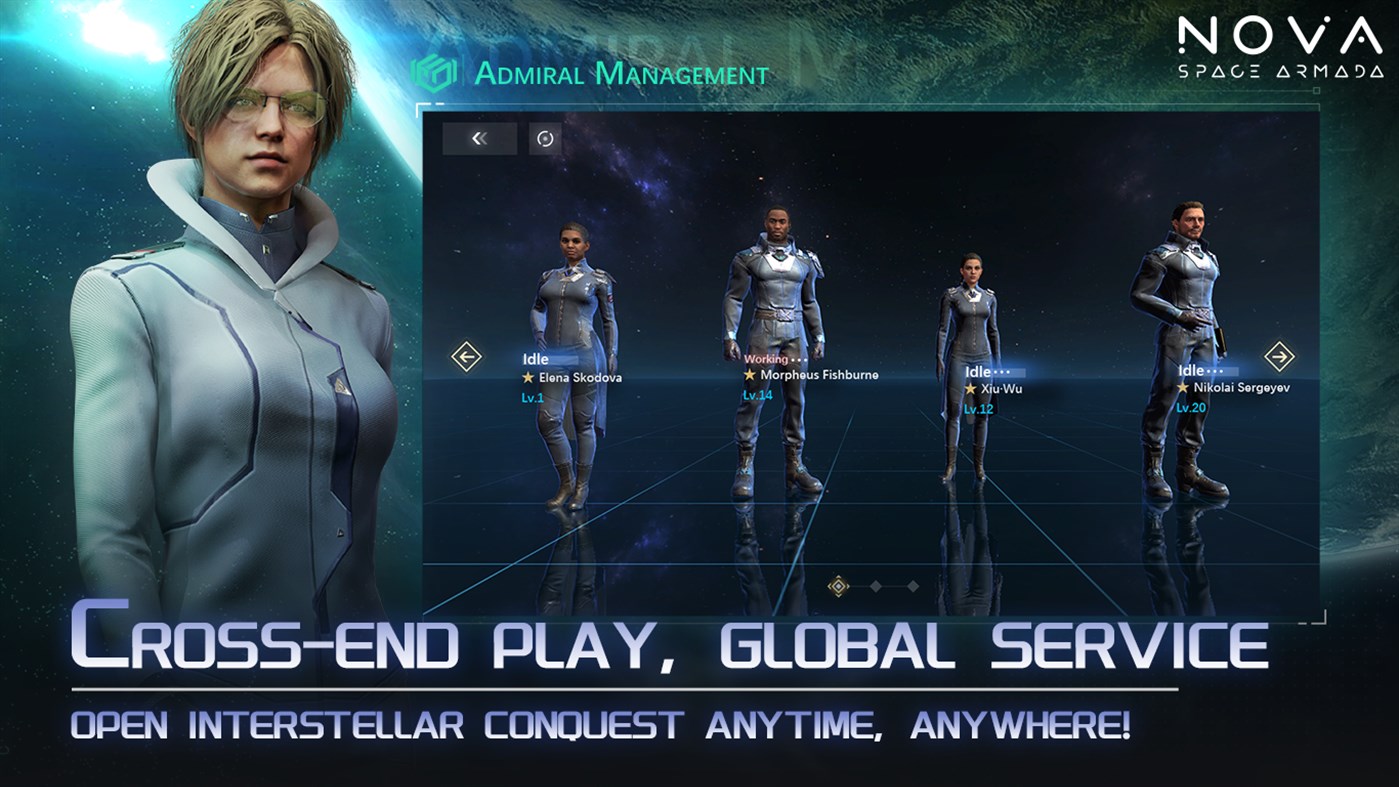The image size is (1399, 787).
Task: Click the left navigation arrow
Action: click(466, 355)
